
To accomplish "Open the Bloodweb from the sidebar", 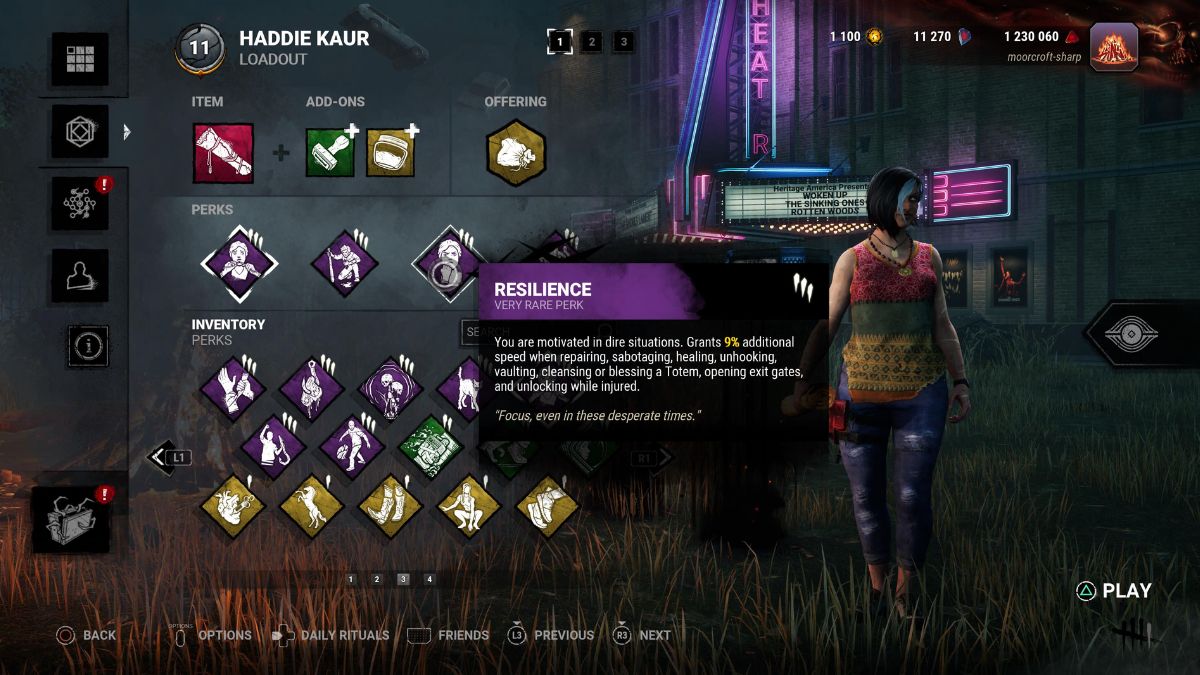I will (80, 204).
